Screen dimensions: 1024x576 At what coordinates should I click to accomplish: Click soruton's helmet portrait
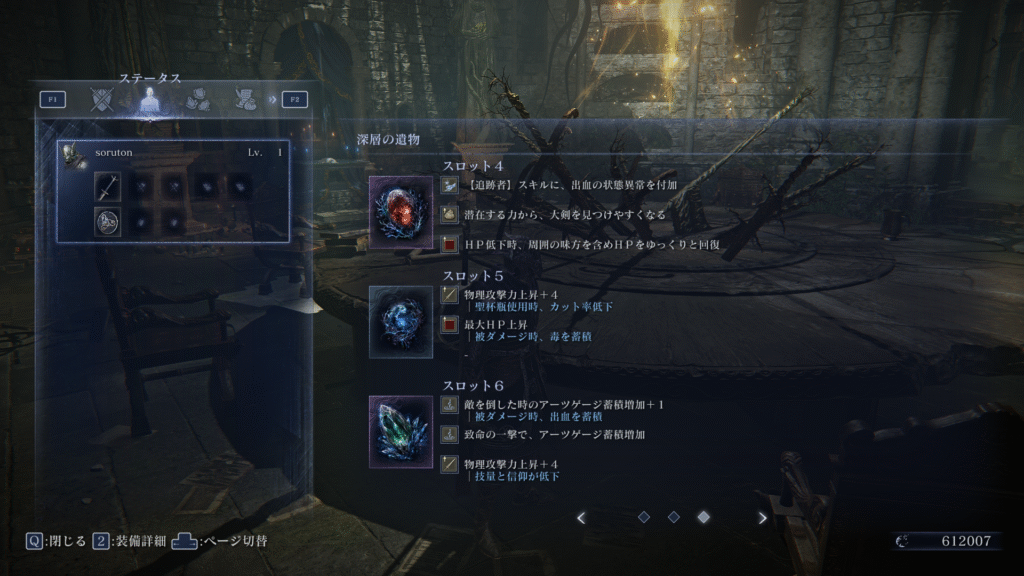(72, 154)
